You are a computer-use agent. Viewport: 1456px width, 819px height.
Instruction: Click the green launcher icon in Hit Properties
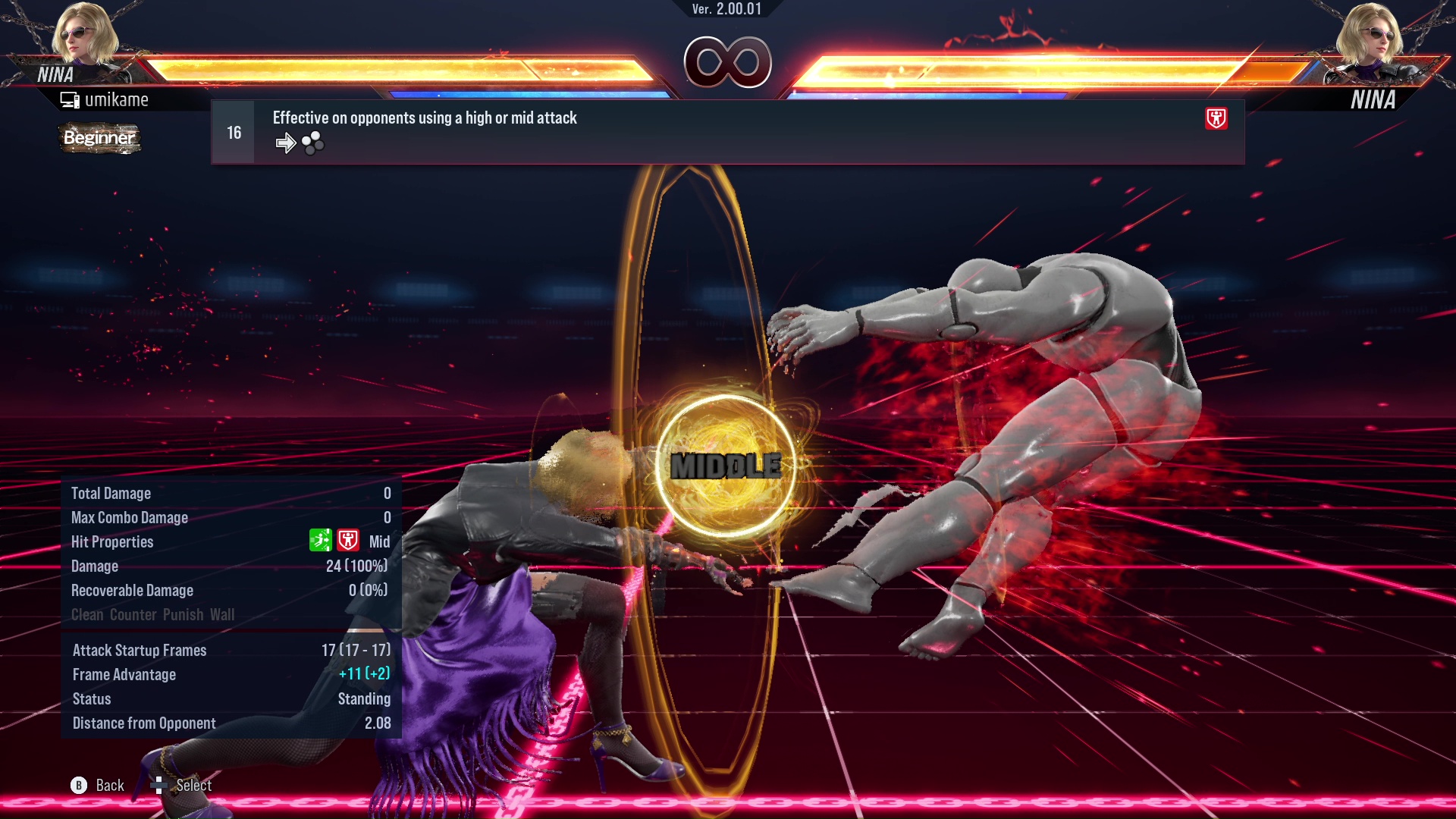point(322,540)
